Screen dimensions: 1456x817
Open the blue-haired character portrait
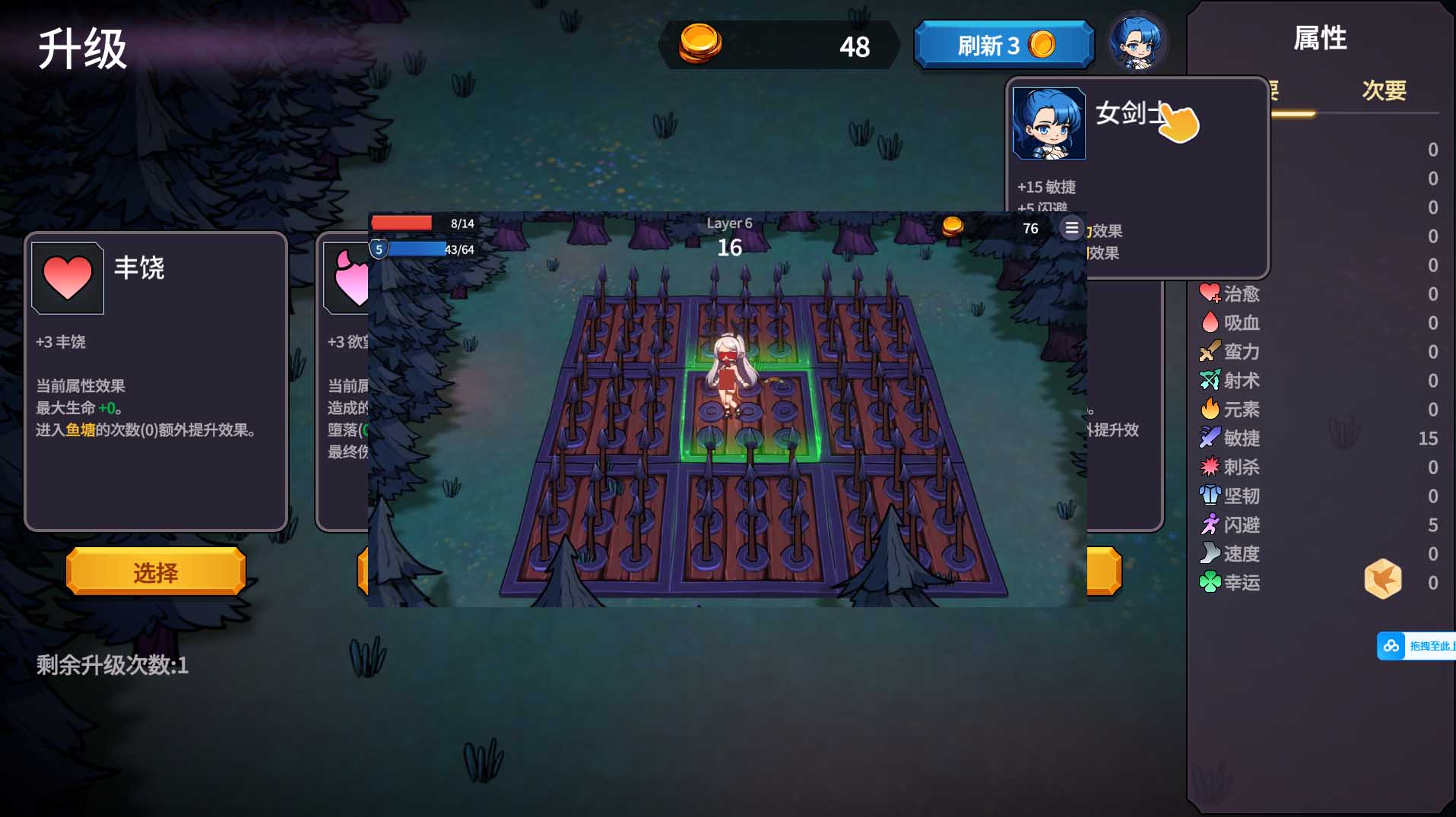[1136, 43]
